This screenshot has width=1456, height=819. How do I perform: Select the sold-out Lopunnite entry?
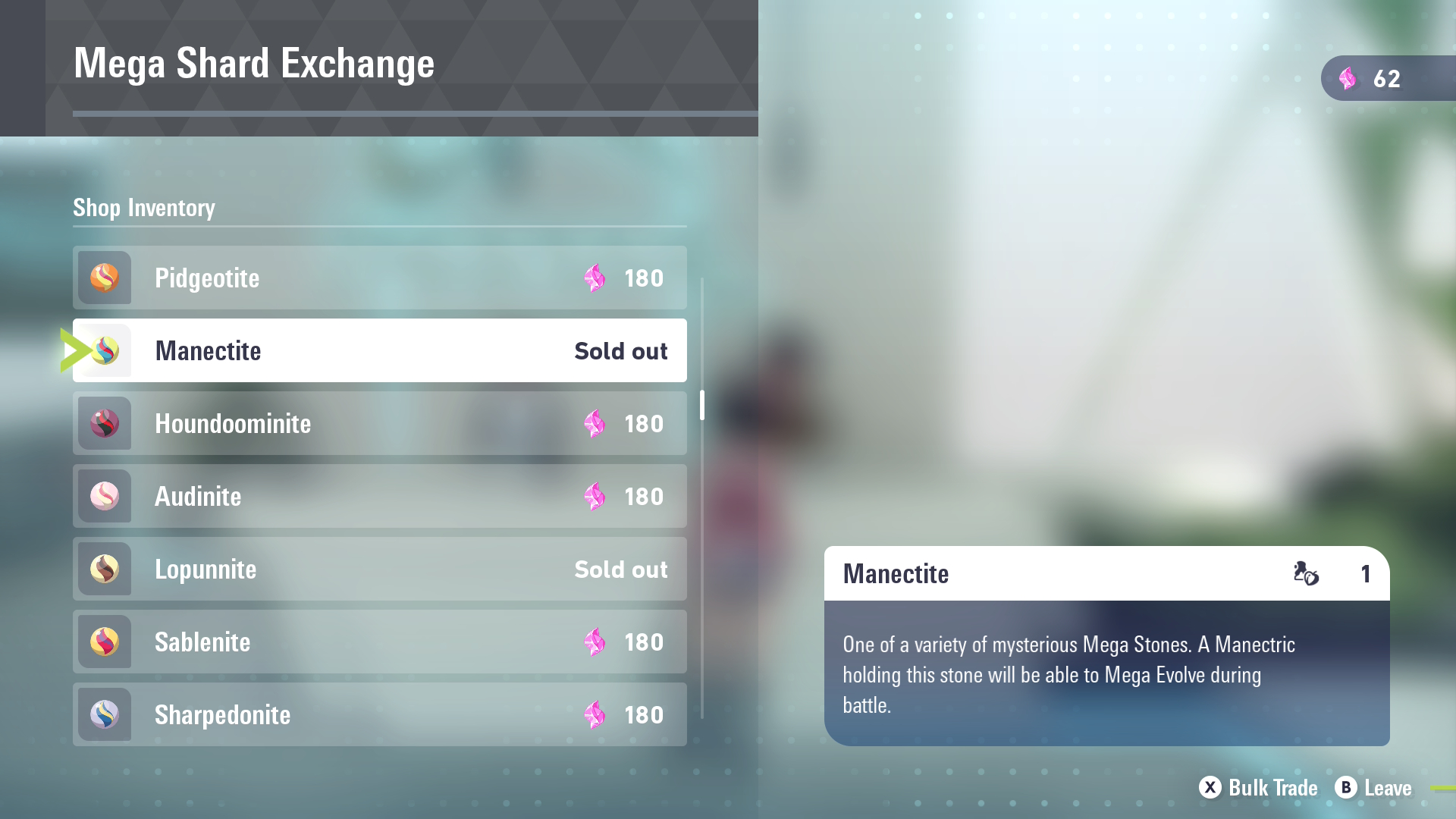(x=379, y=569)
